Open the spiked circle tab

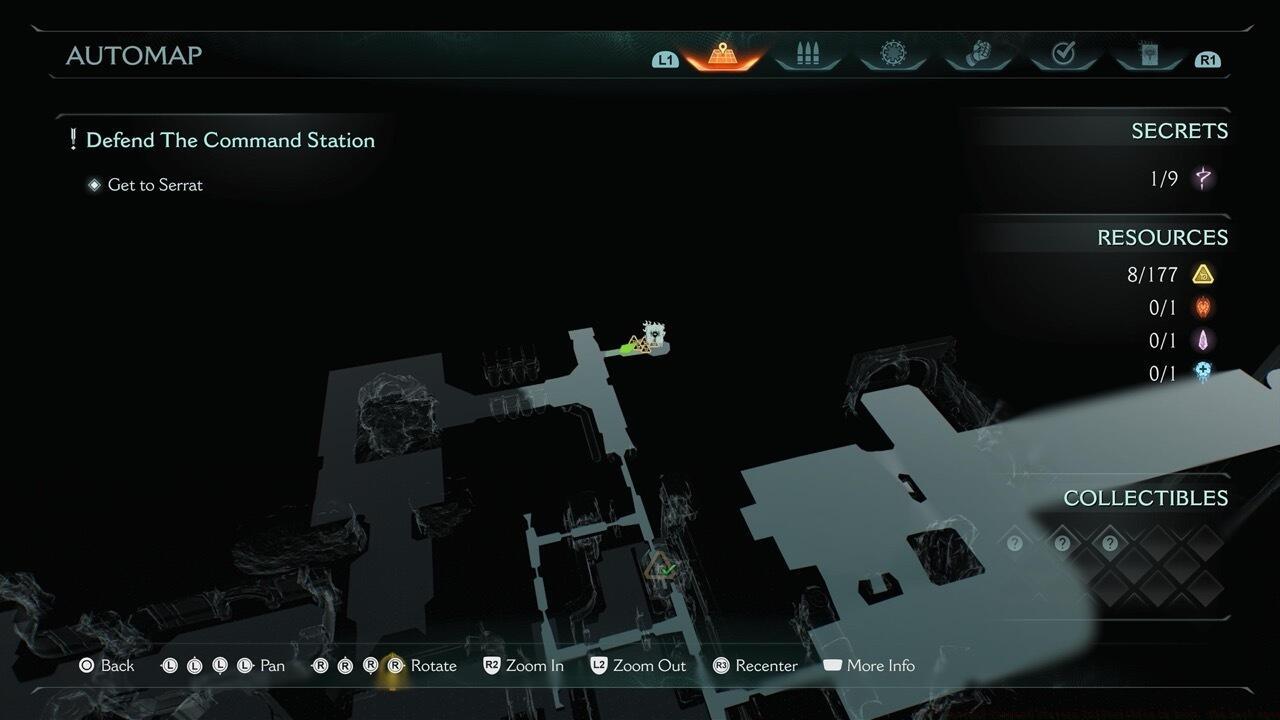coord(892,54)
